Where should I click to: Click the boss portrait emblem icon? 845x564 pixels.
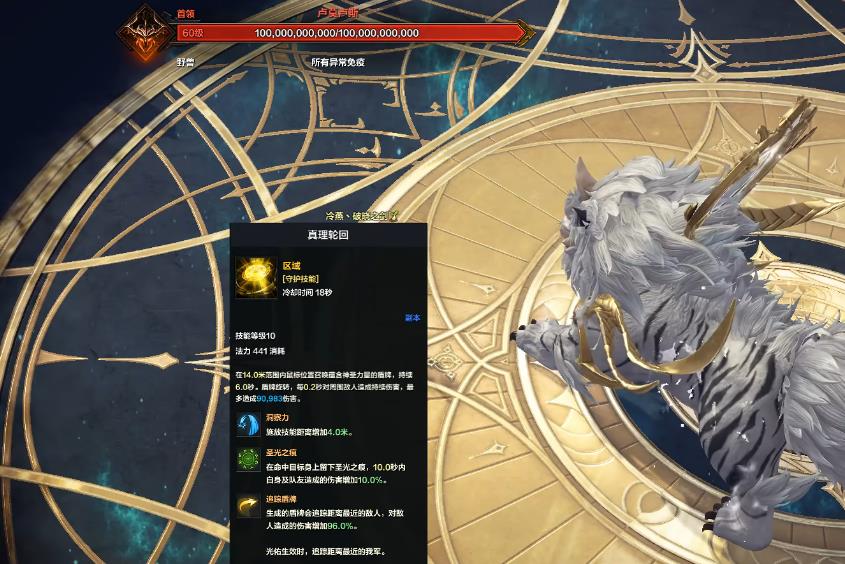(x=143, y=34)
